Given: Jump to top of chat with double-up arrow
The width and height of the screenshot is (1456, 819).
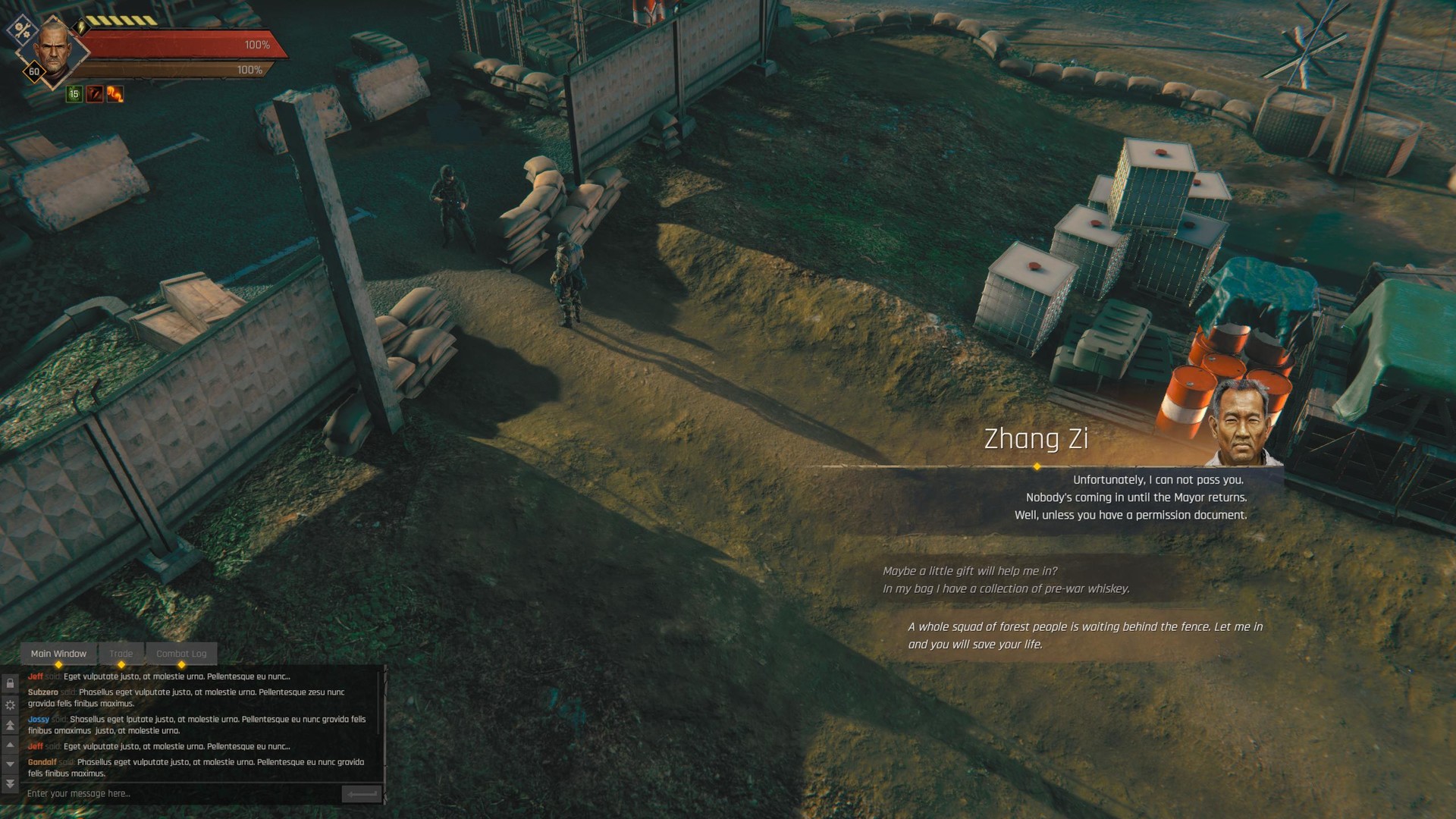Looking at the screenshot, I should tap(10, 726).
